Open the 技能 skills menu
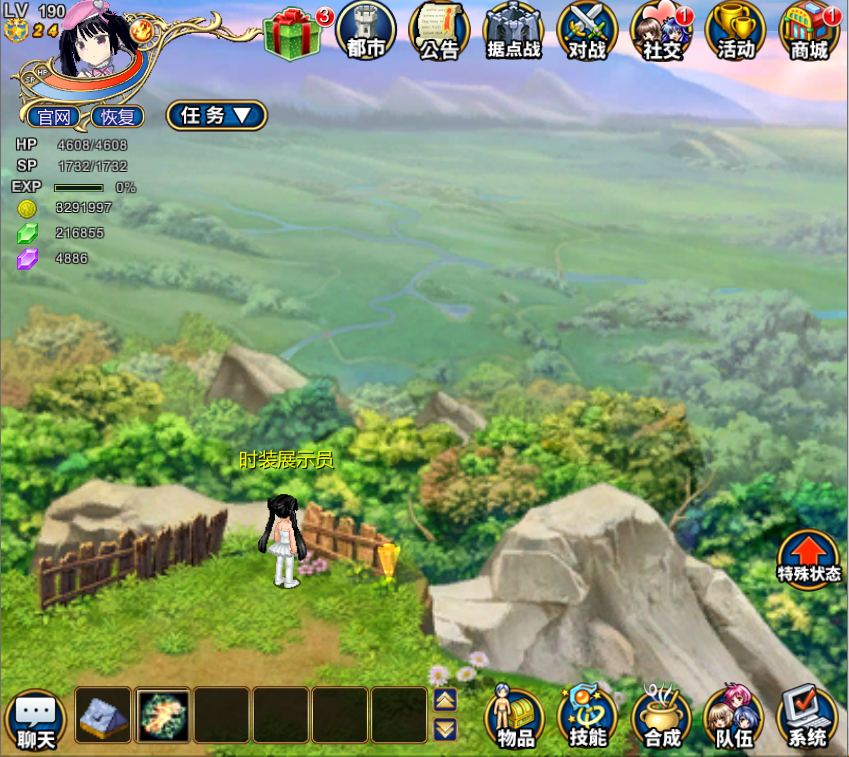 587,718
